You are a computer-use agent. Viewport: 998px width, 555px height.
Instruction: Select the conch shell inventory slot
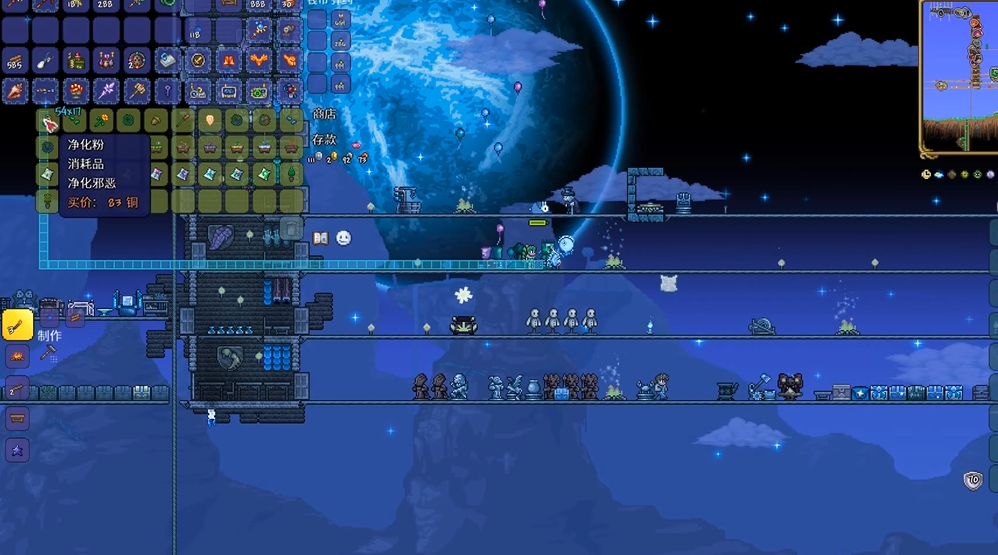tap(16, 91)
